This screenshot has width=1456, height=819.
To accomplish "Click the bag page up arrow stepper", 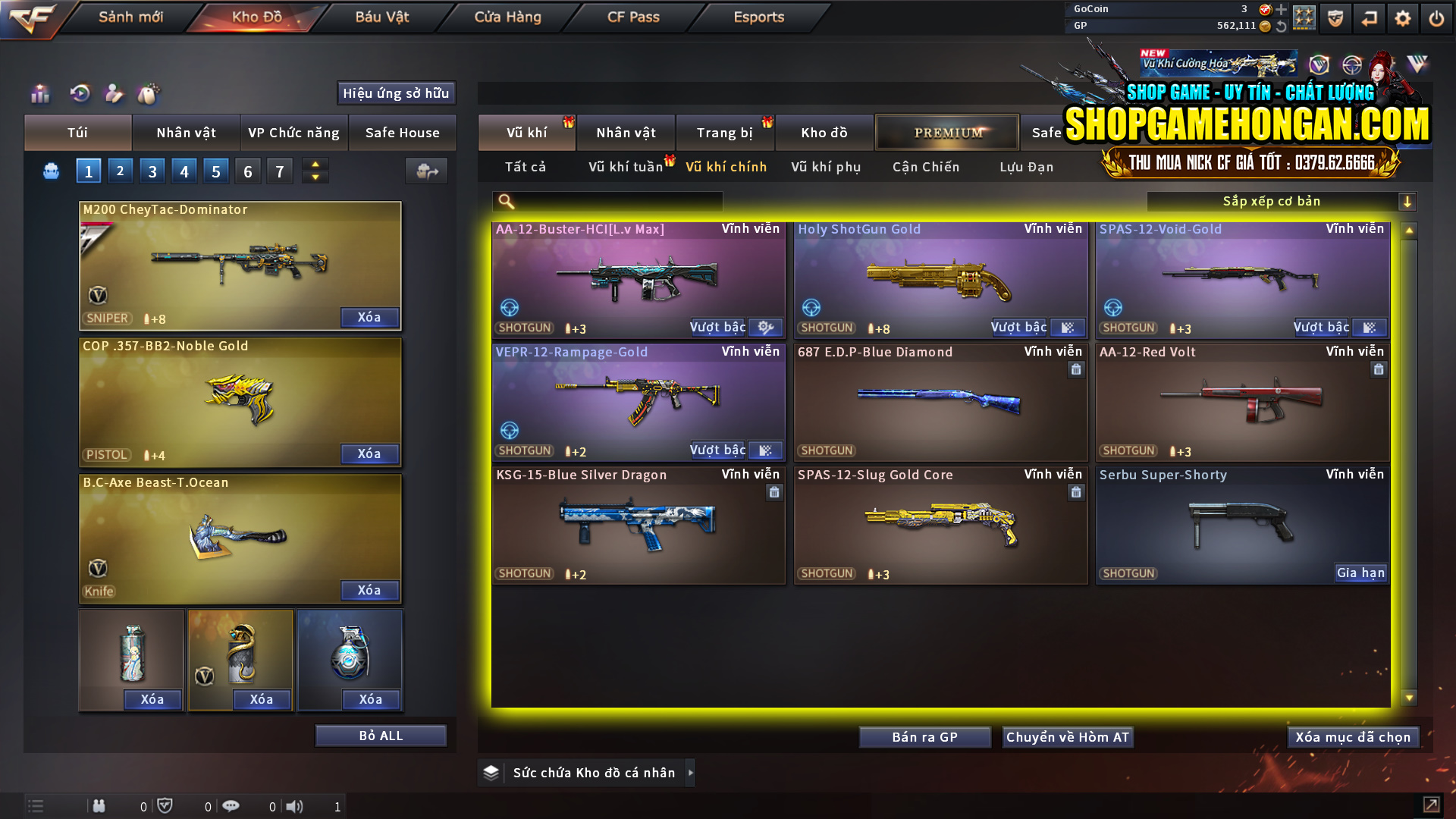I will coord(315,165).
